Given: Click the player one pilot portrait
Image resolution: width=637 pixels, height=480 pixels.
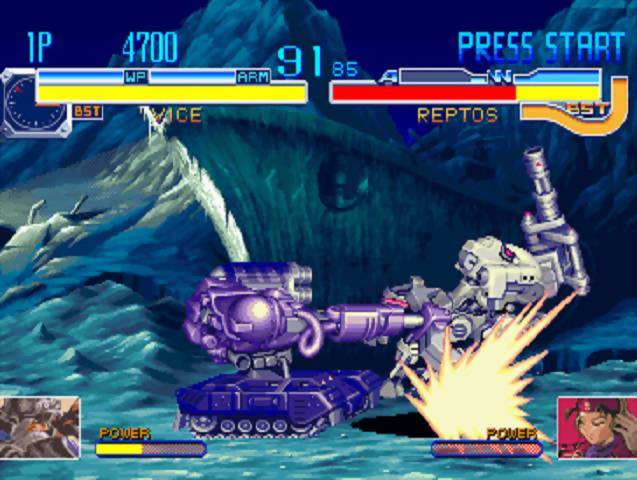Looking at the screenshot, I should point(40,425).
